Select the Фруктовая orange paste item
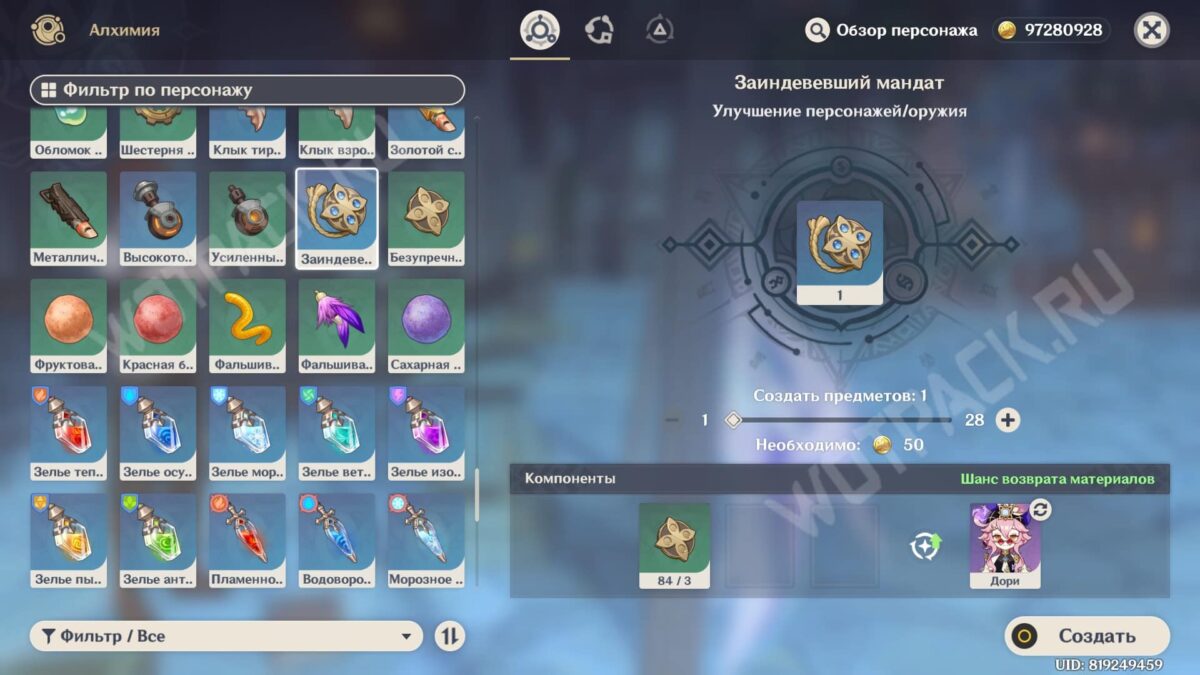Screen dimensions: 1200x675 (x=69, y=325)
